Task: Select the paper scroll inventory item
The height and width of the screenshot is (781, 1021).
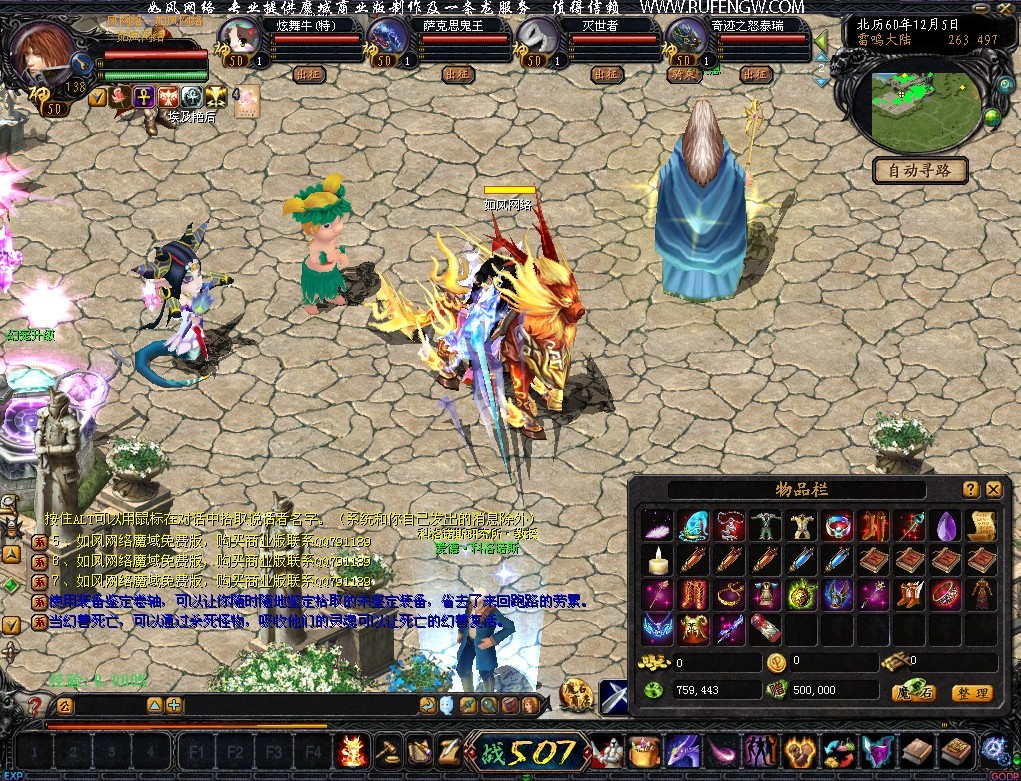Action: 981,526
